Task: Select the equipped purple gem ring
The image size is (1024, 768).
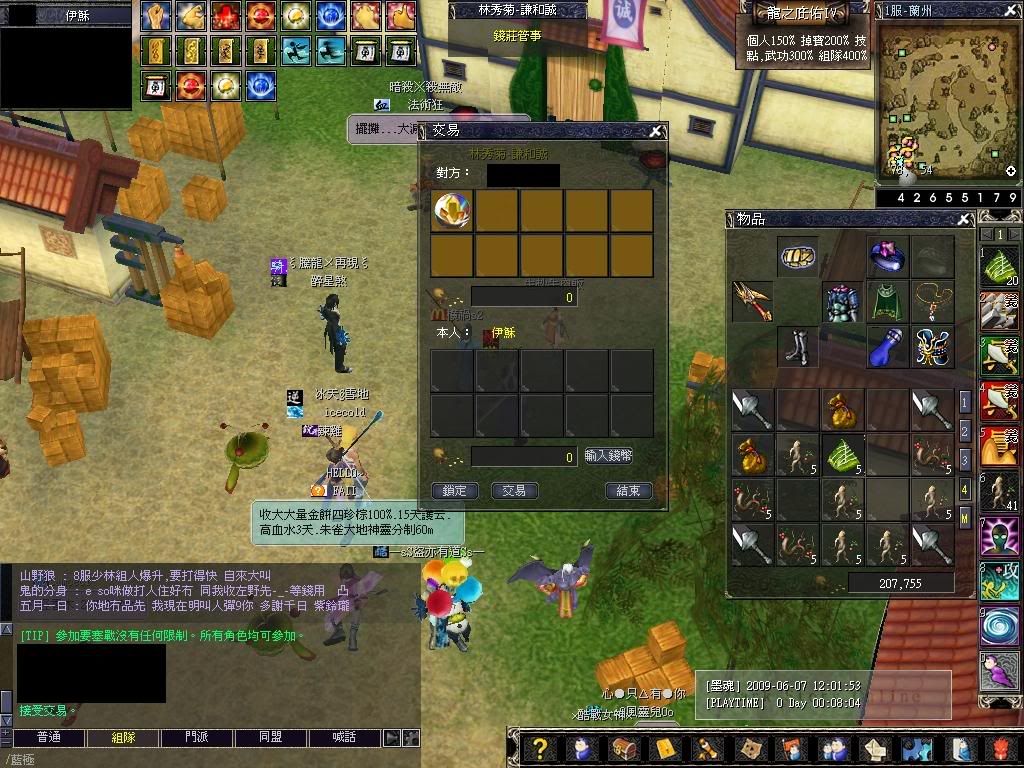Action: tap(886, 257)
